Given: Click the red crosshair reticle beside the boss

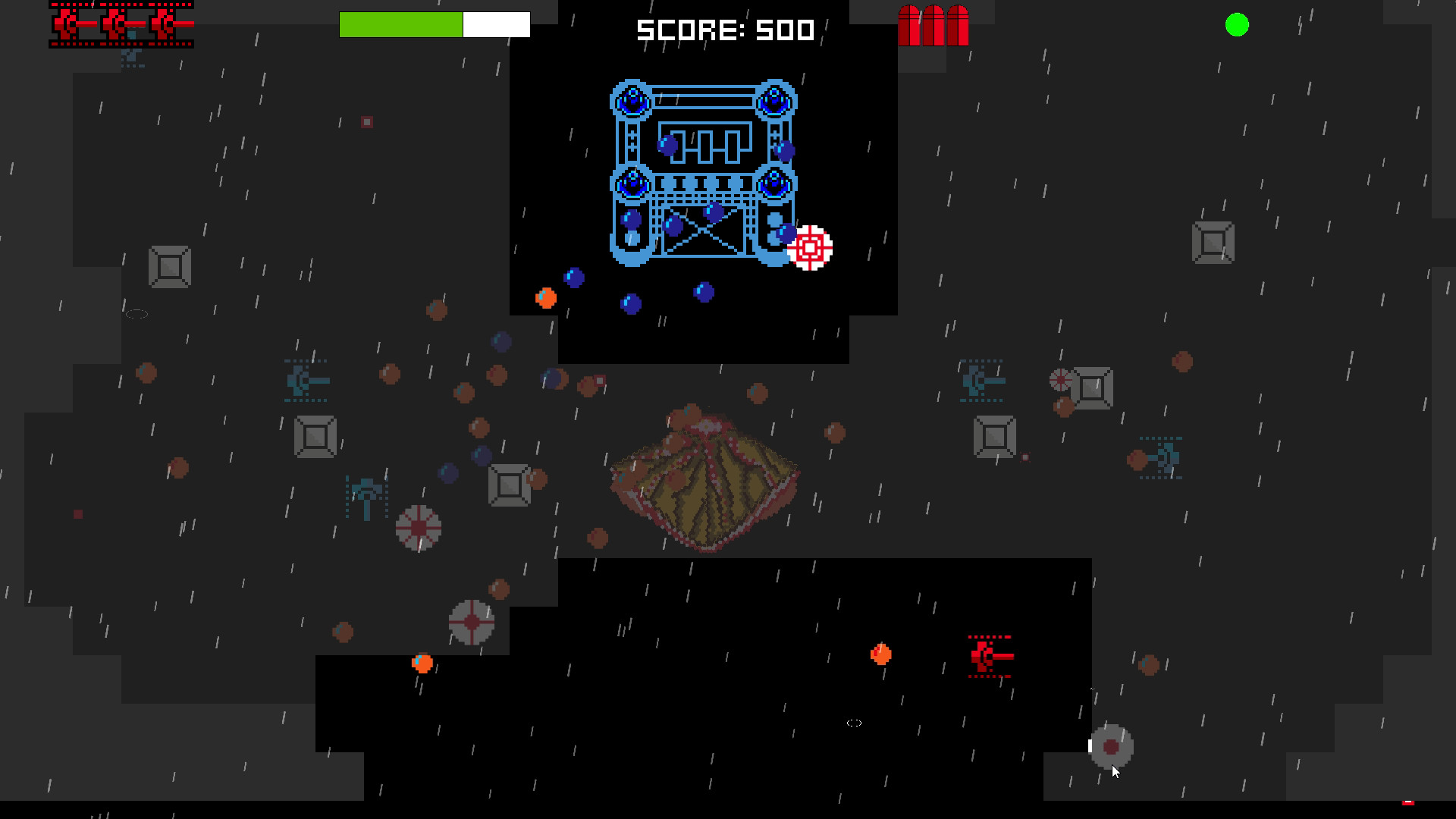Looking at the screenshot, I should [x=811, y=249].
